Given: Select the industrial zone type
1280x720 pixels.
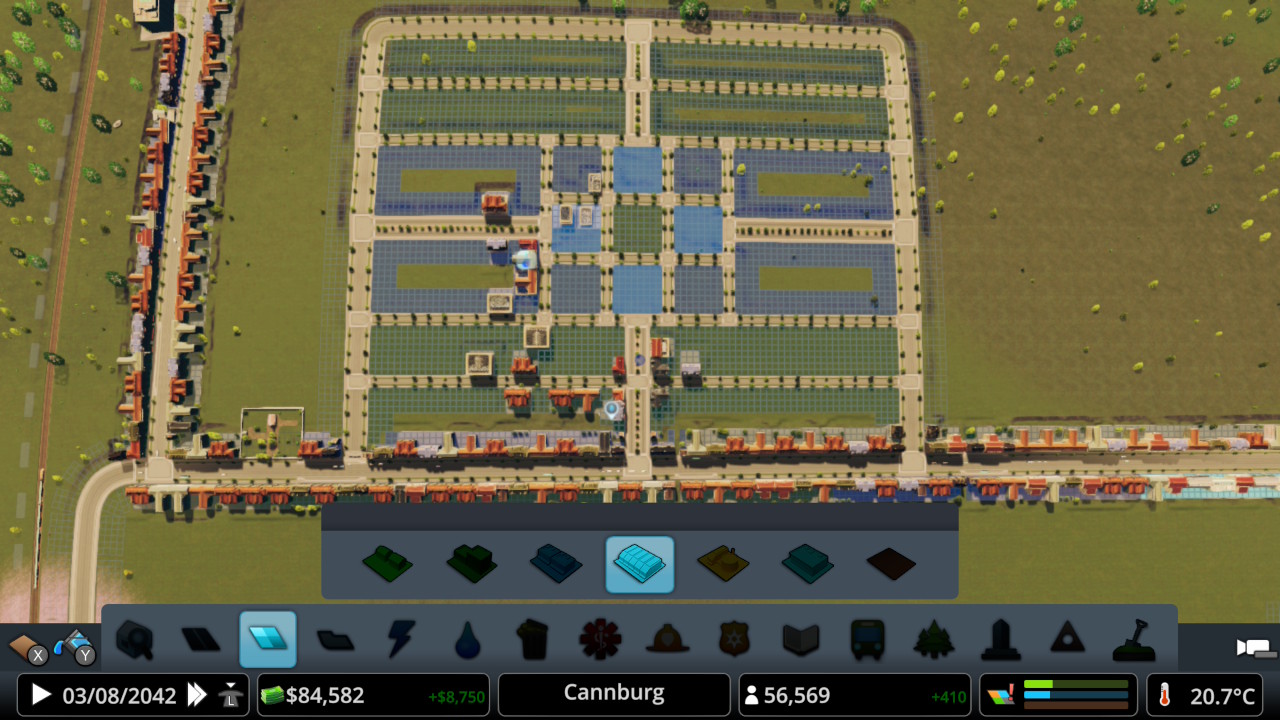Looking at the screenshot, I should click(x=724, y=564).
